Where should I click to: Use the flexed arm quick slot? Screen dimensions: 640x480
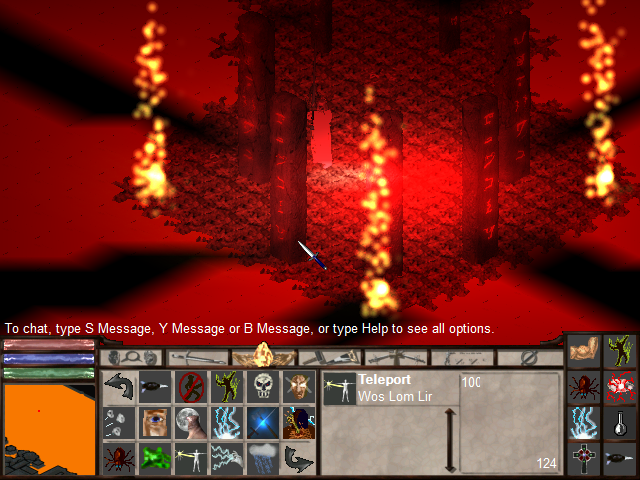[x=584, y=351]
